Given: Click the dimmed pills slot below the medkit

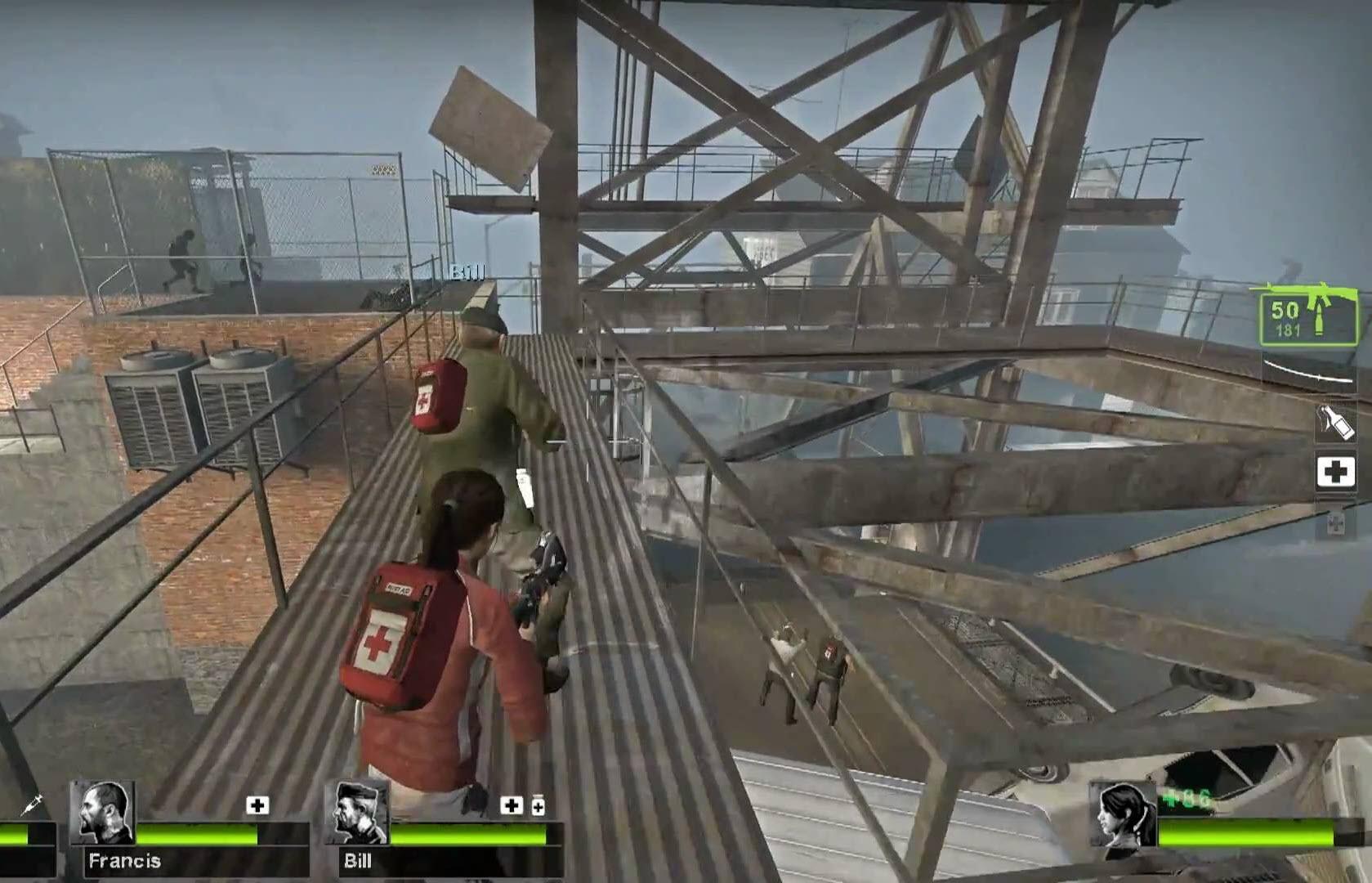Looking at the screenshot, I should (x=1337, y=524).
